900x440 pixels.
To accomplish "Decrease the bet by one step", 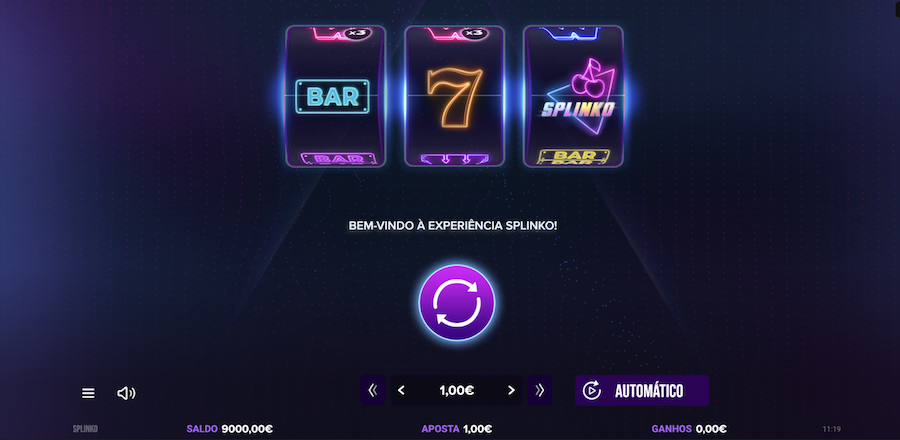I will (402, 390).
